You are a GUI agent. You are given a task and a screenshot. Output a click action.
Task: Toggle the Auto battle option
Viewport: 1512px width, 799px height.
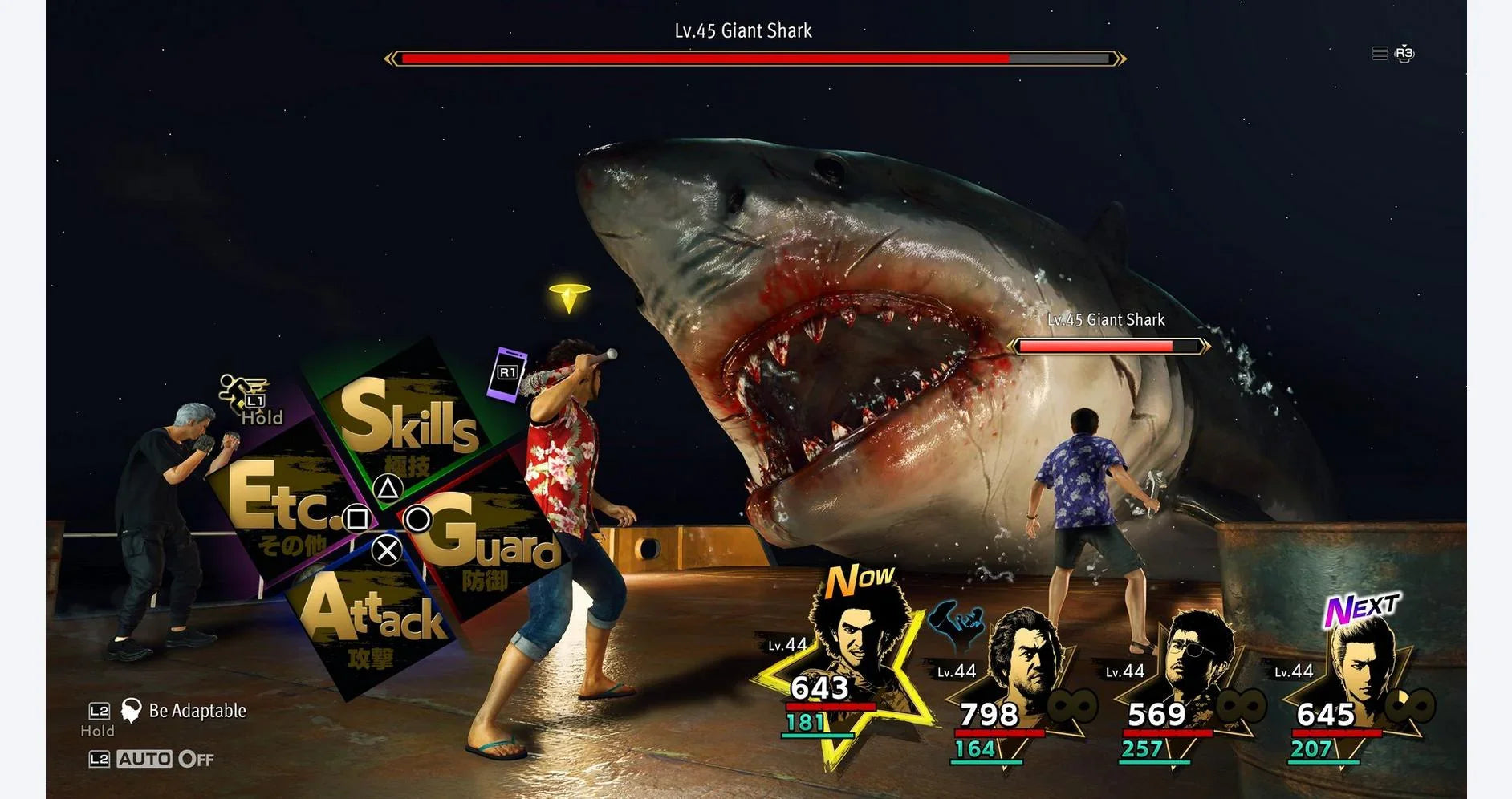(x=165, y=759)
